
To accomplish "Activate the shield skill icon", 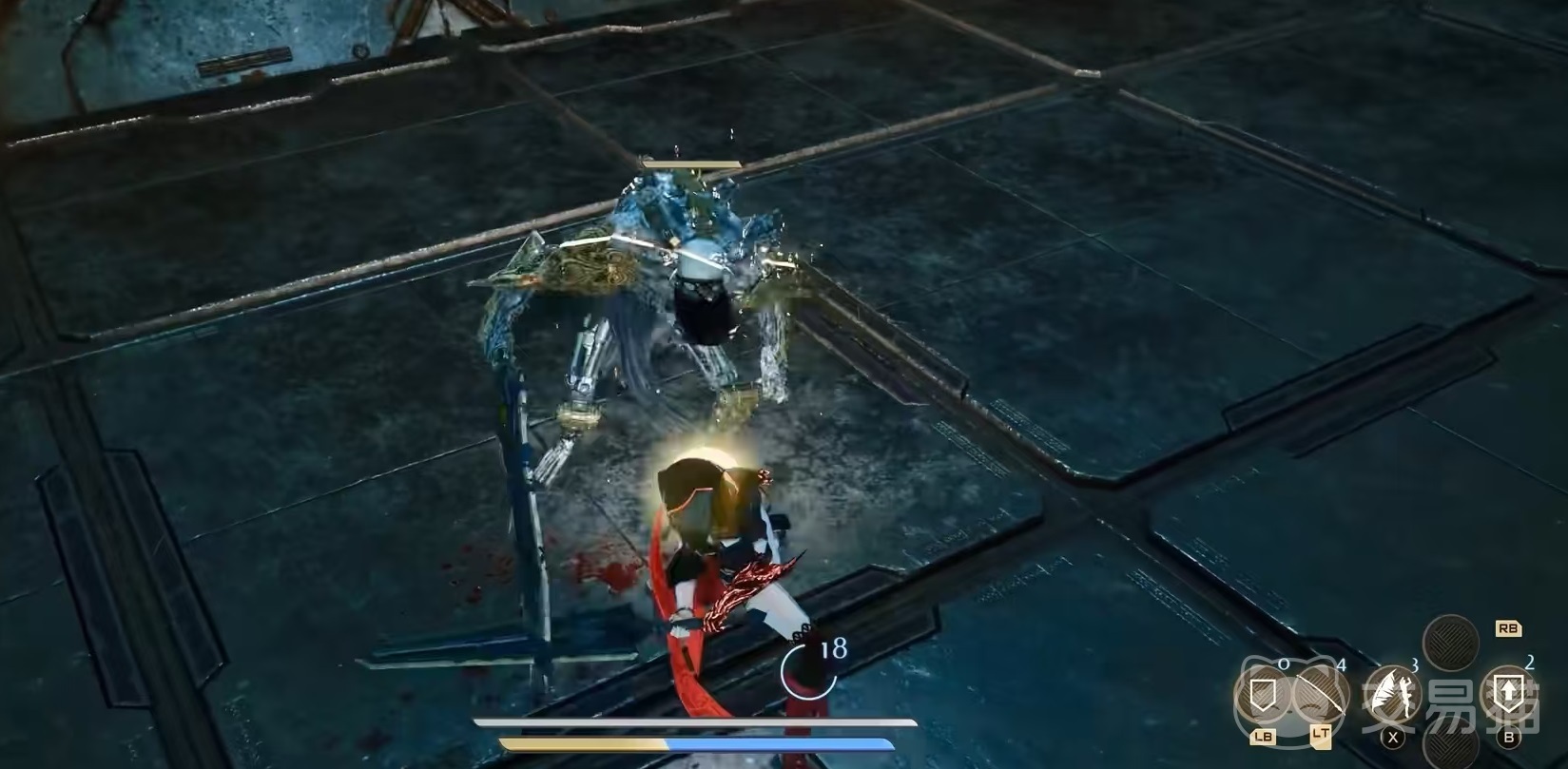I will point(1262,697).
